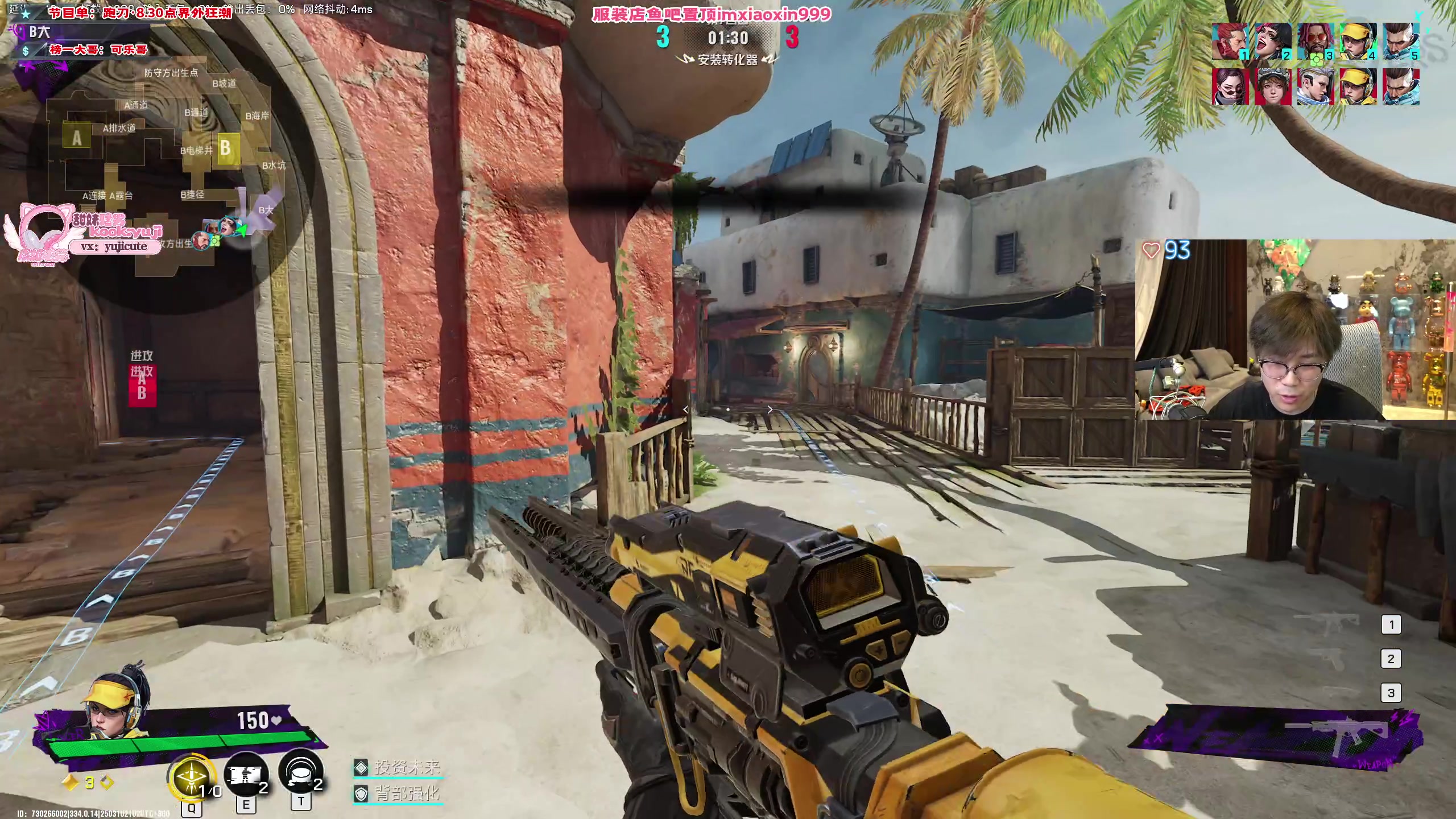Select the 投资未来 shard card
Viewport: 1456px width, 819px height.
tap(398, 767)
